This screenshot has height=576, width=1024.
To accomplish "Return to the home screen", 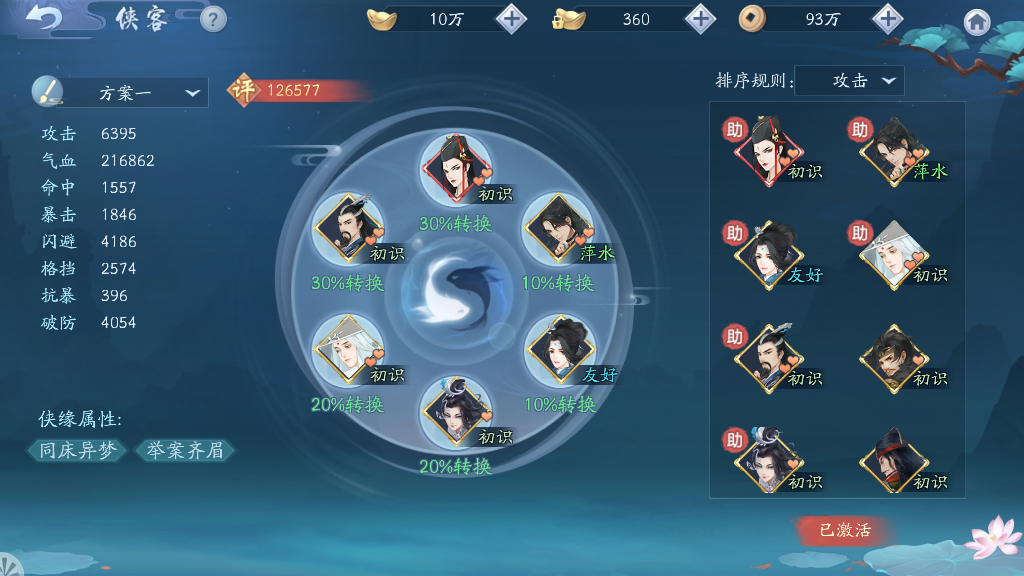I will pos(977,22).
